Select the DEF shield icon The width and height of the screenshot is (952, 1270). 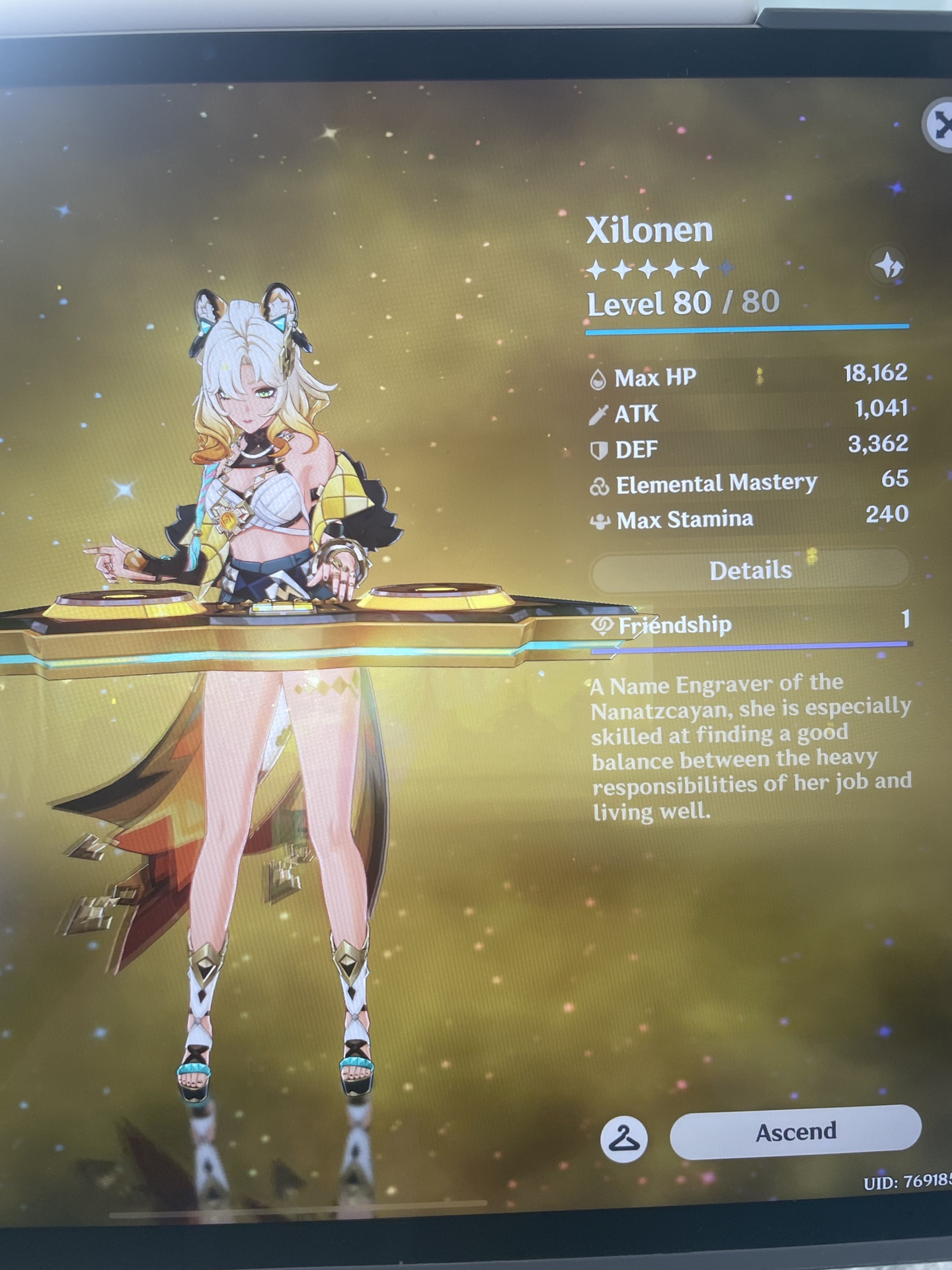pos(599,448)
